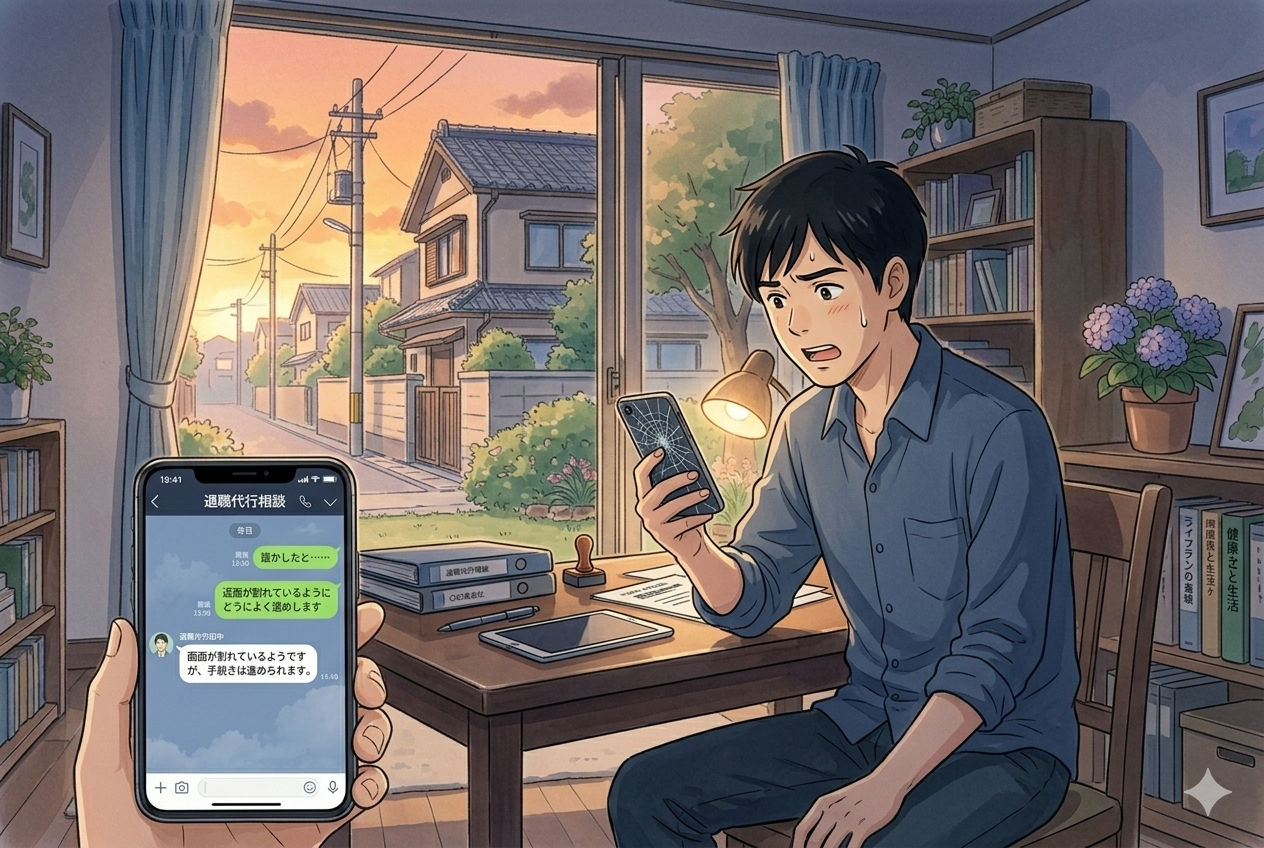The image size is (1264, 848).
Task: Focus the message input field
Action: tap(247, 788)
